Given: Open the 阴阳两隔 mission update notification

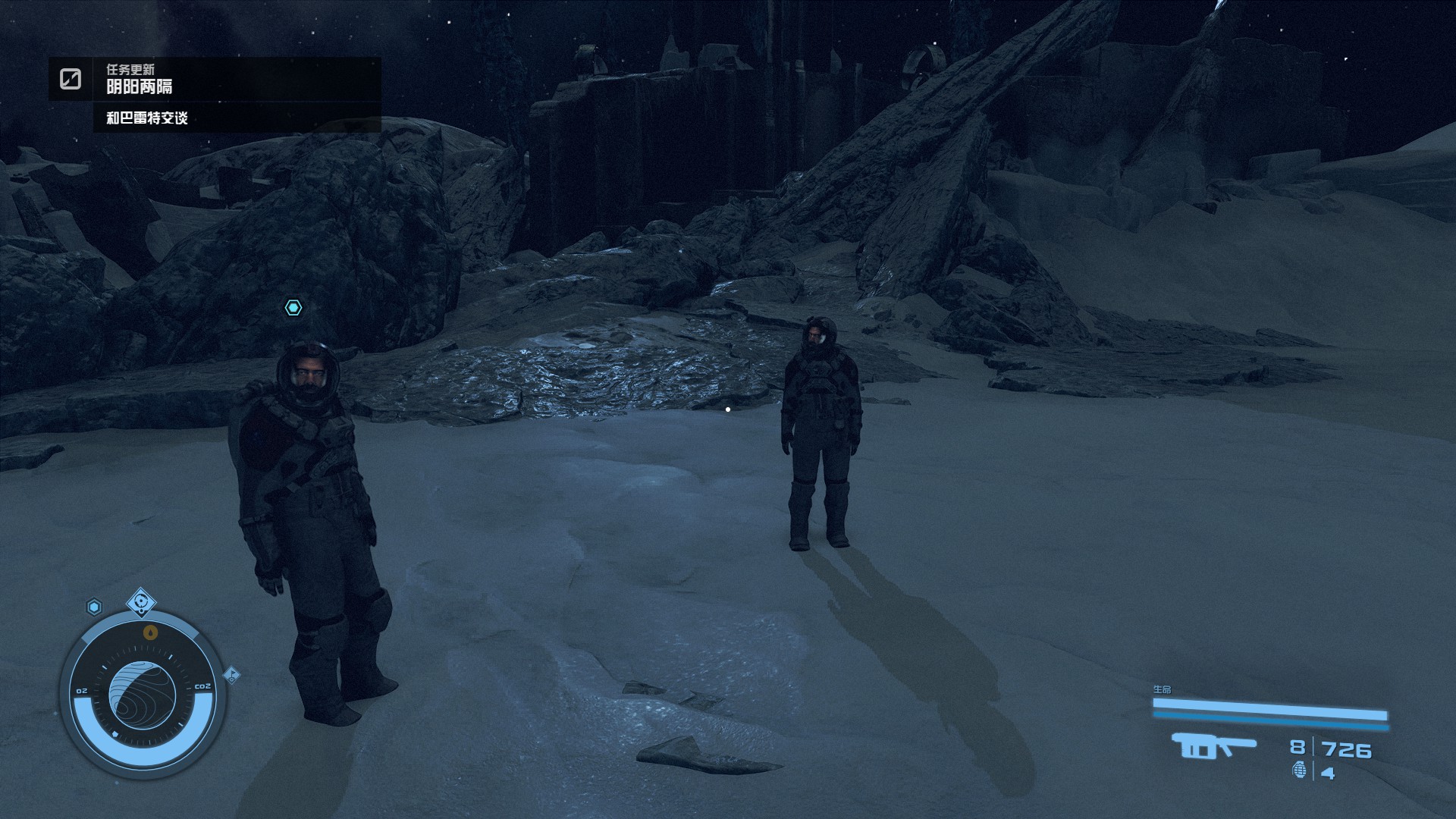Looking at the screenshot, I should [x=140, y=86].
